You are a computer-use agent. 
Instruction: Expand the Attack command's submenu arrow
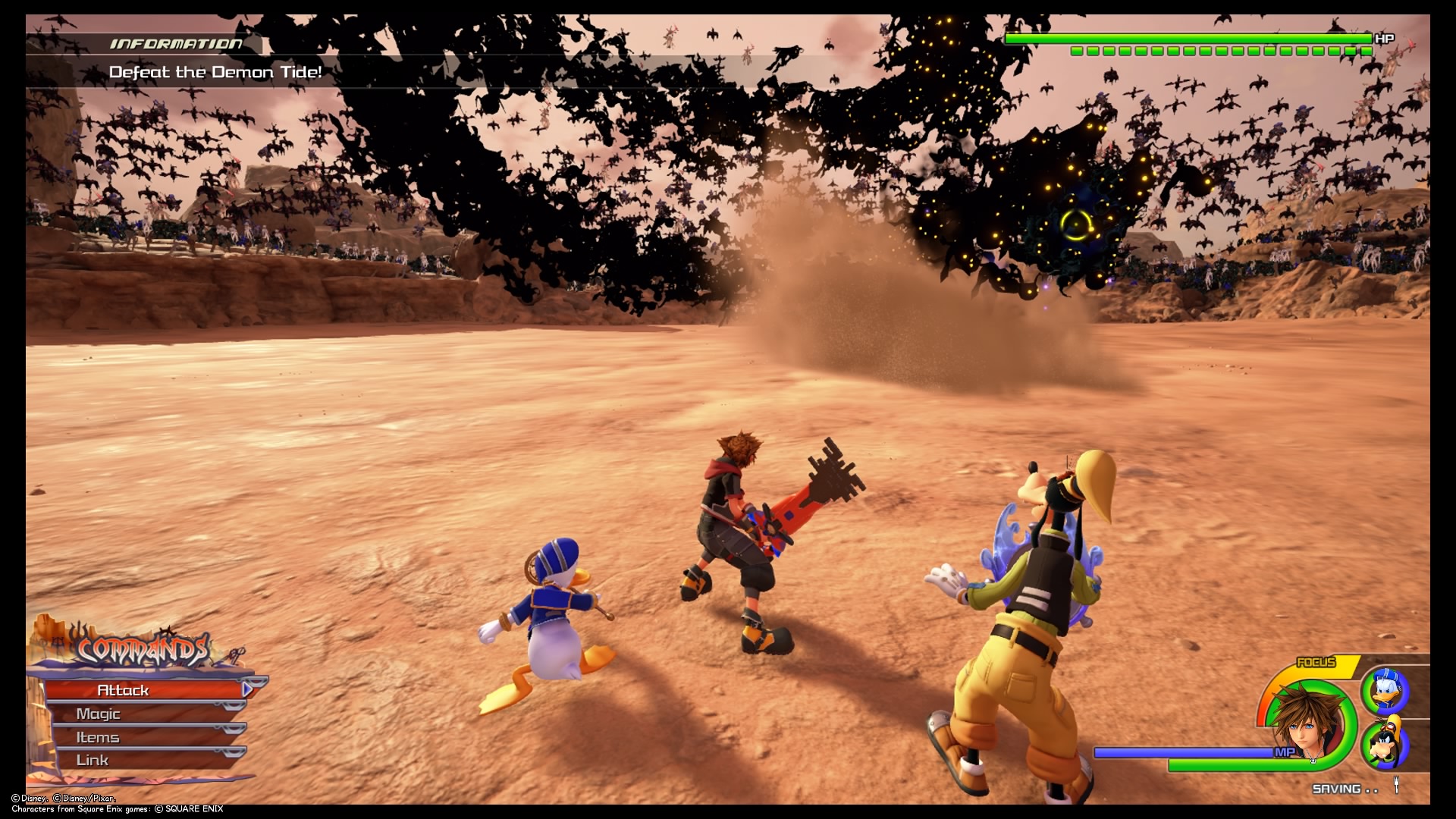point(246,690)
